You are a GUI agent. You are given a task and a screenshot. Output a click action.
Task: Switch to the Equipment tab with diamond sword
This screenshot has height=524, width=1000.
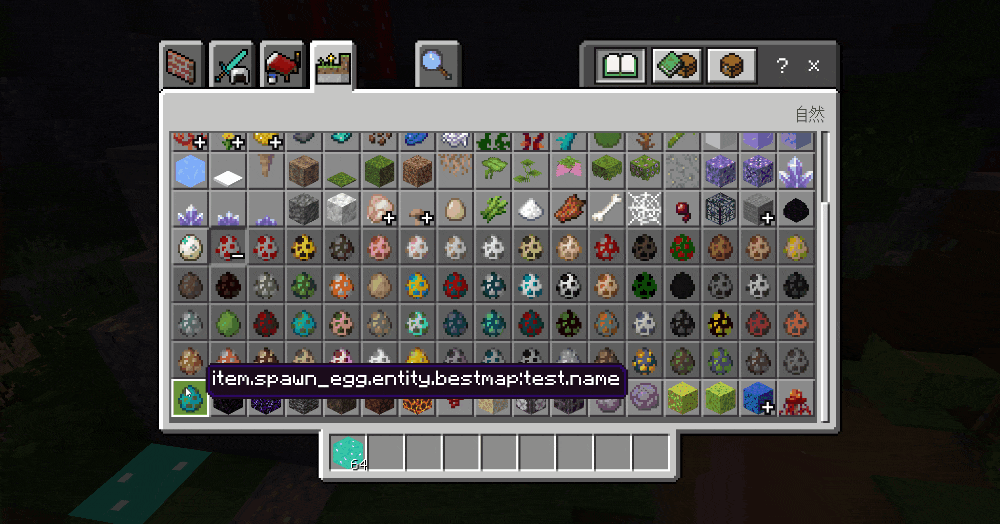[232, 65]
